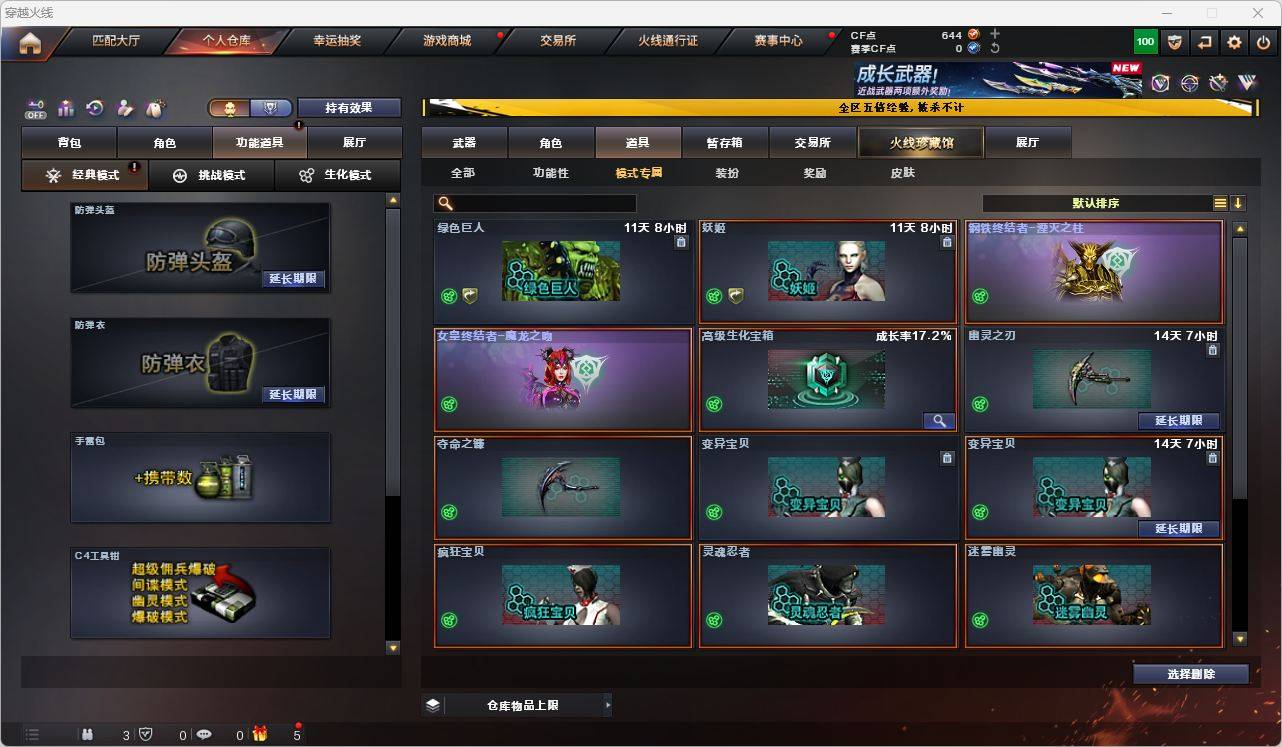Click the 选择删除 button at bottom right
The width and height of the screenshot is (1282, 747).
pos(1190,673)
